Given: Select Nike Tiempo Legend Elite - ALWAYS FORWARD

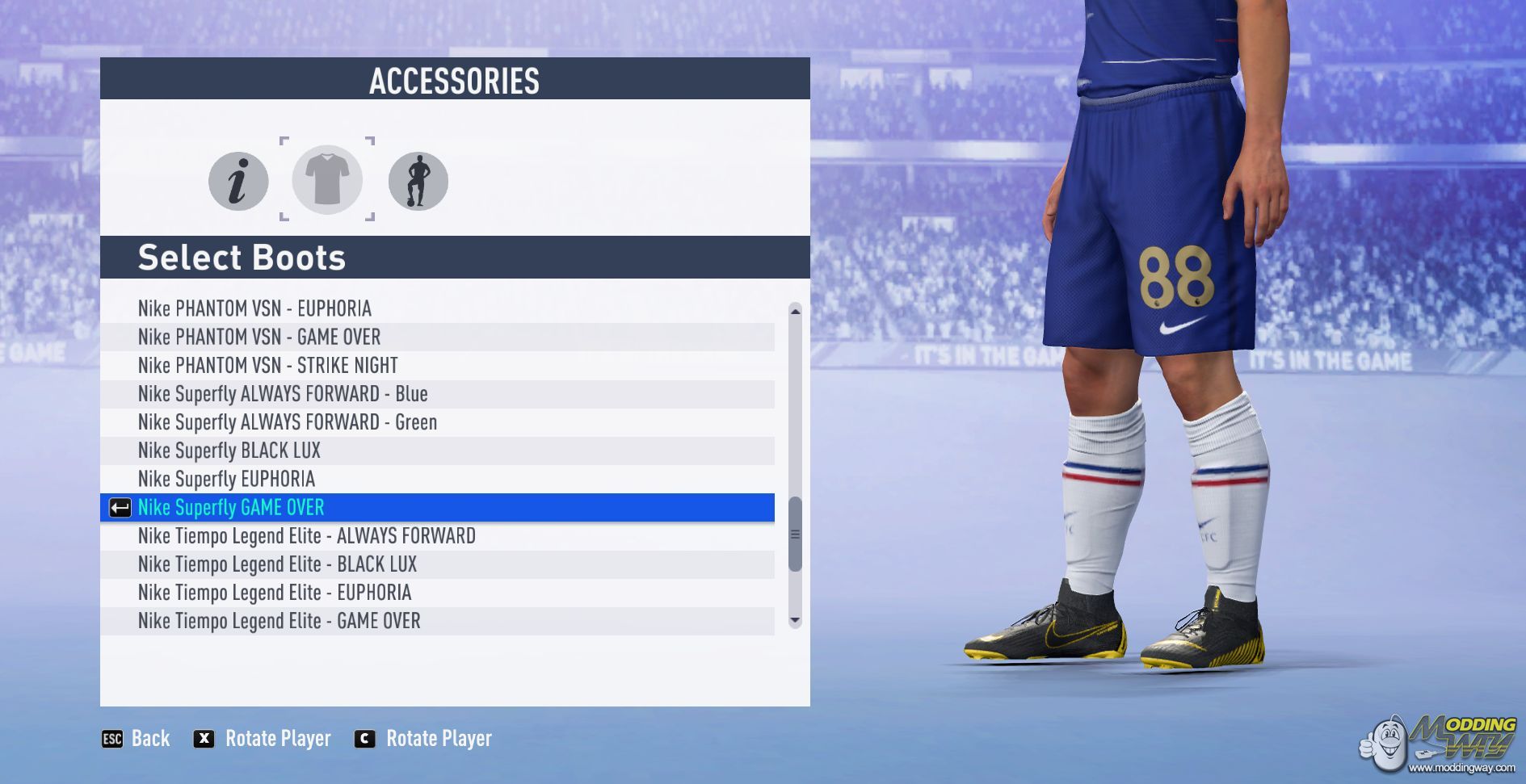Looking at the screenshot, I should (306, 536).
